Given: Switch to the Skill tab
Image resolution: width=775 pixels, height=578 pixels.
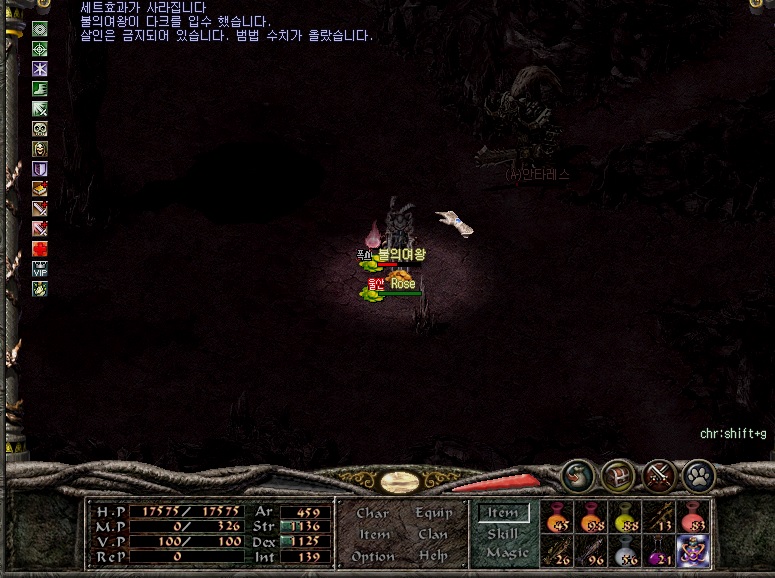Looking at the screenshot, I should coord(502,534).
